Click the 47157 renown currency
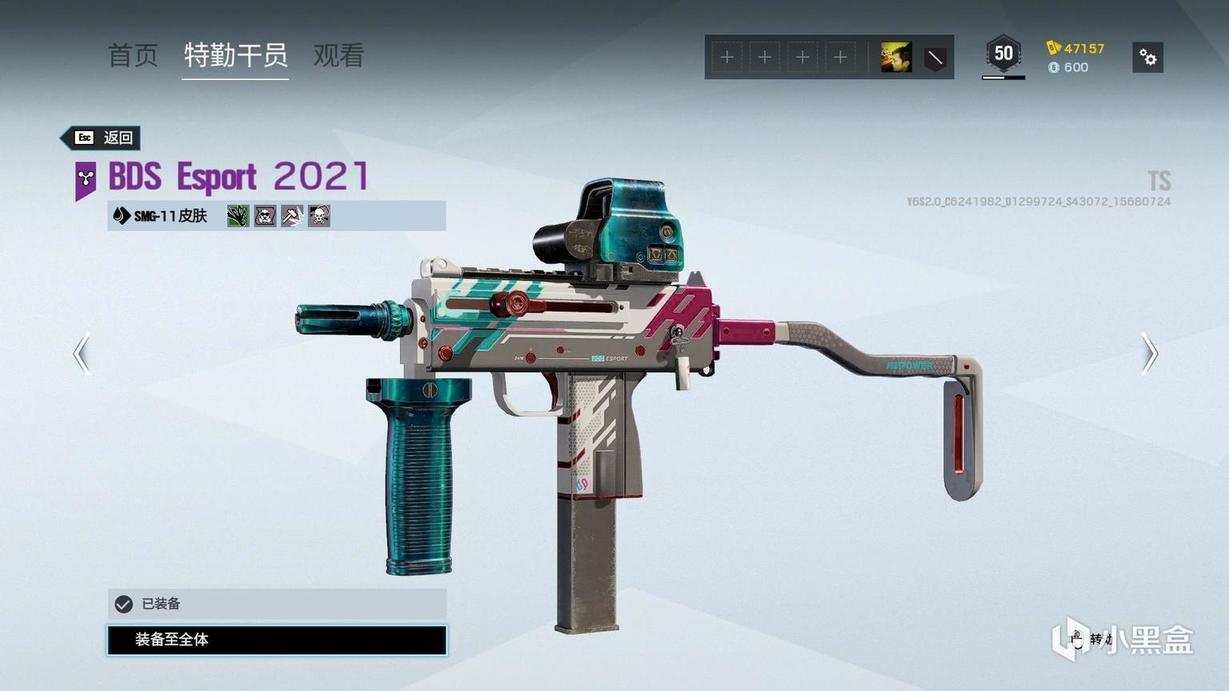1229x691 pixels. [1076, 48]
